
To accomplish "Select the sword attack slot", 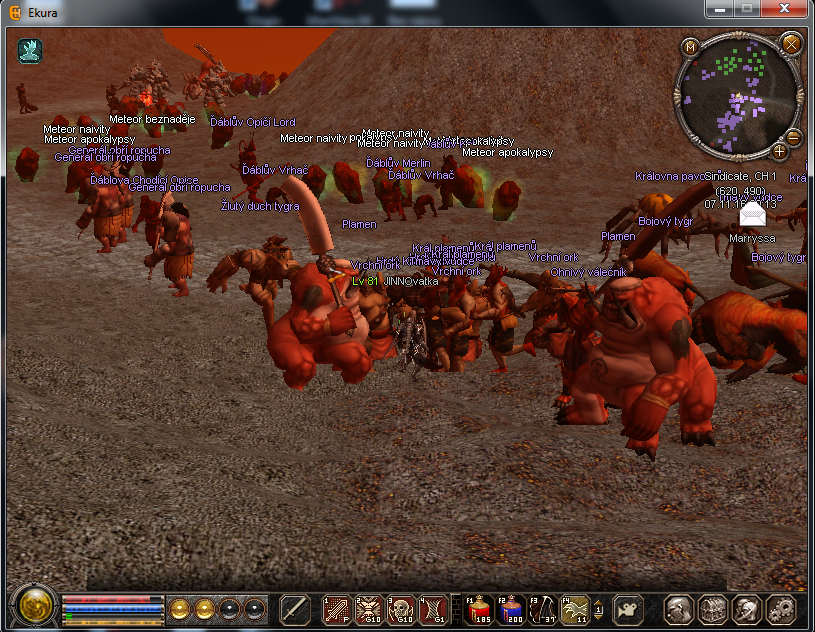I will (295, 608).
